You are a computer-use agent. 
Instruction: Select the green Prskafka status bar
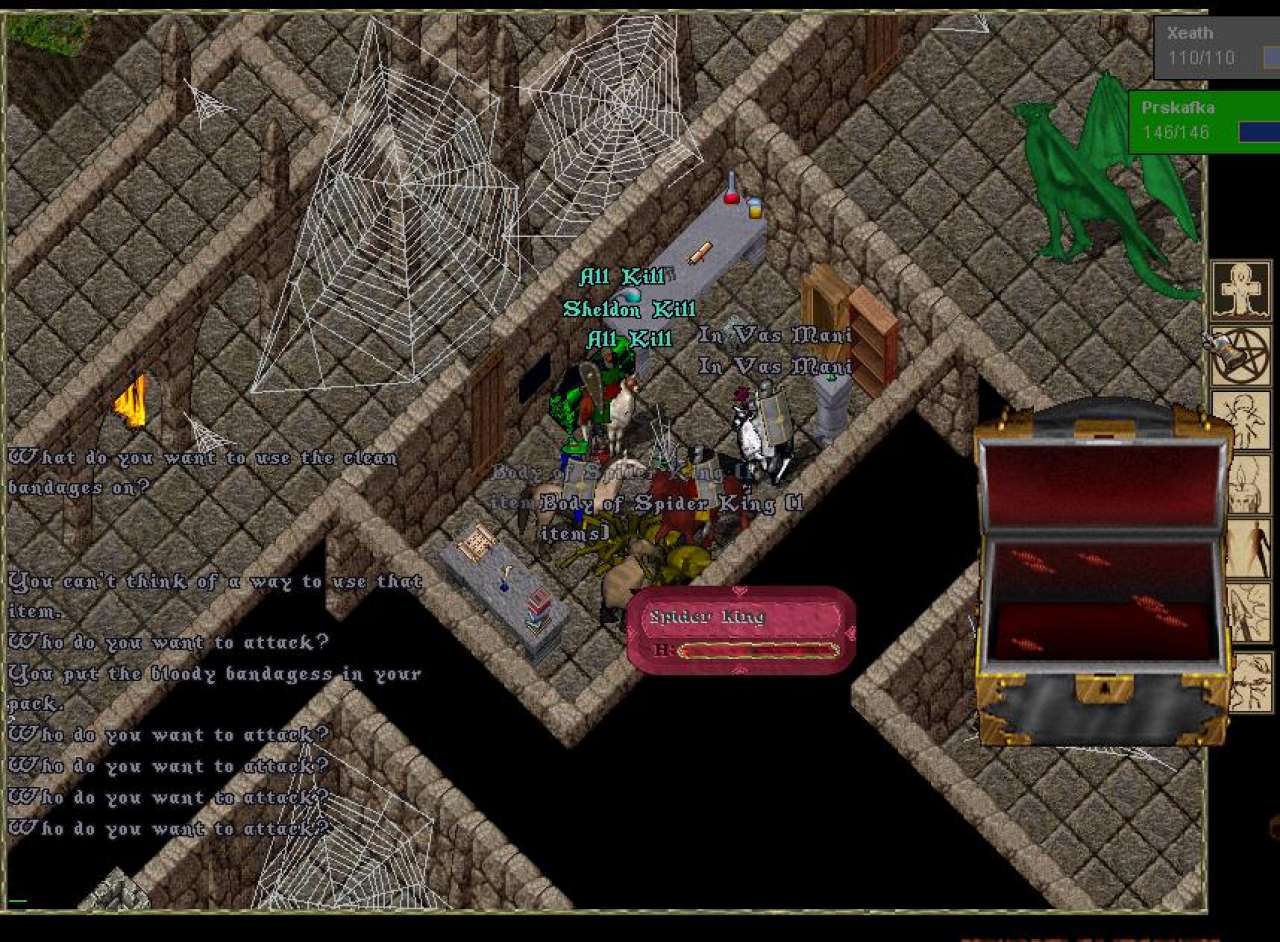coord(1204,122)
